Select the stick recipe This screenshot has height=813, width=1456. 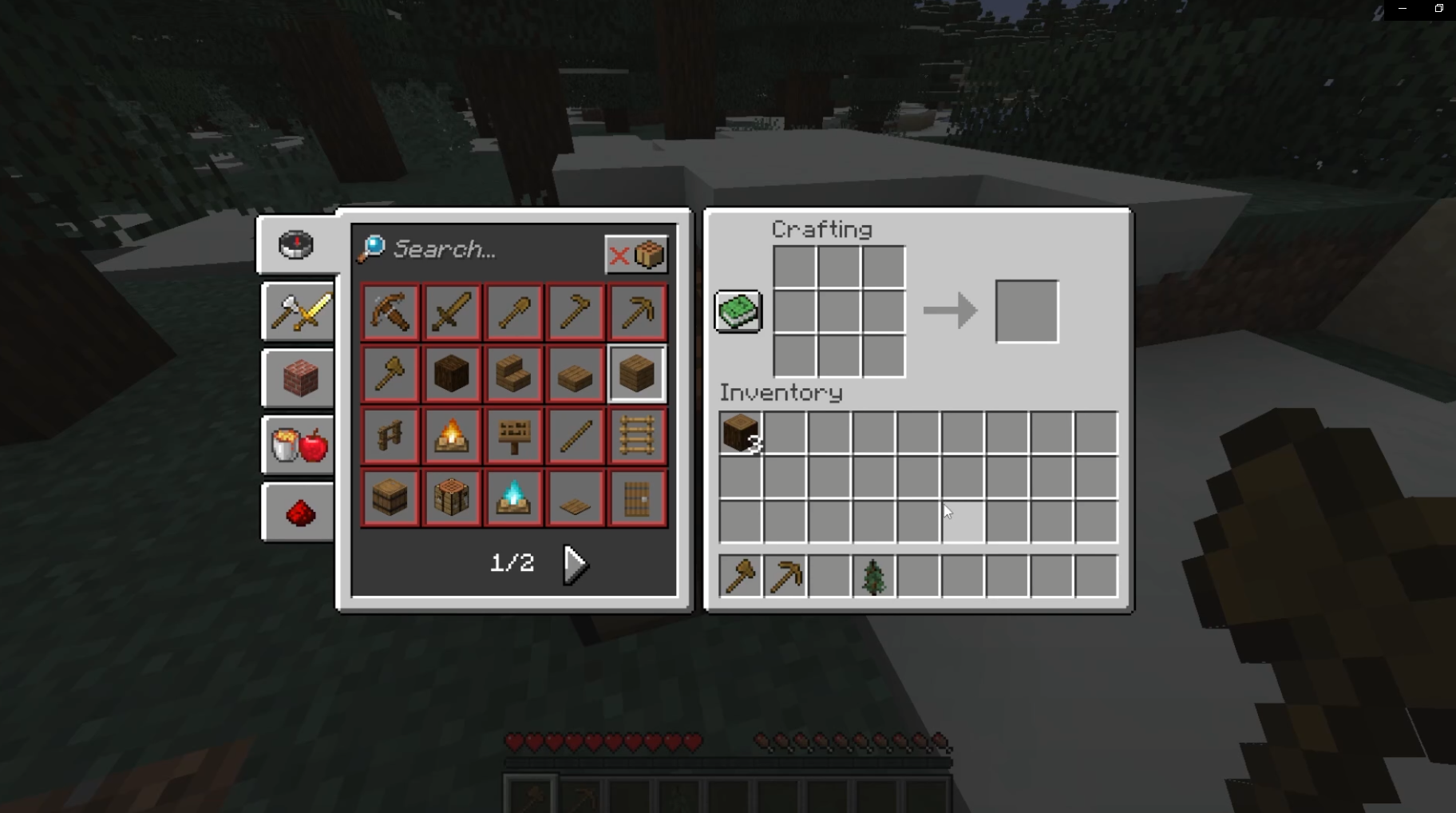click(575, 435)
